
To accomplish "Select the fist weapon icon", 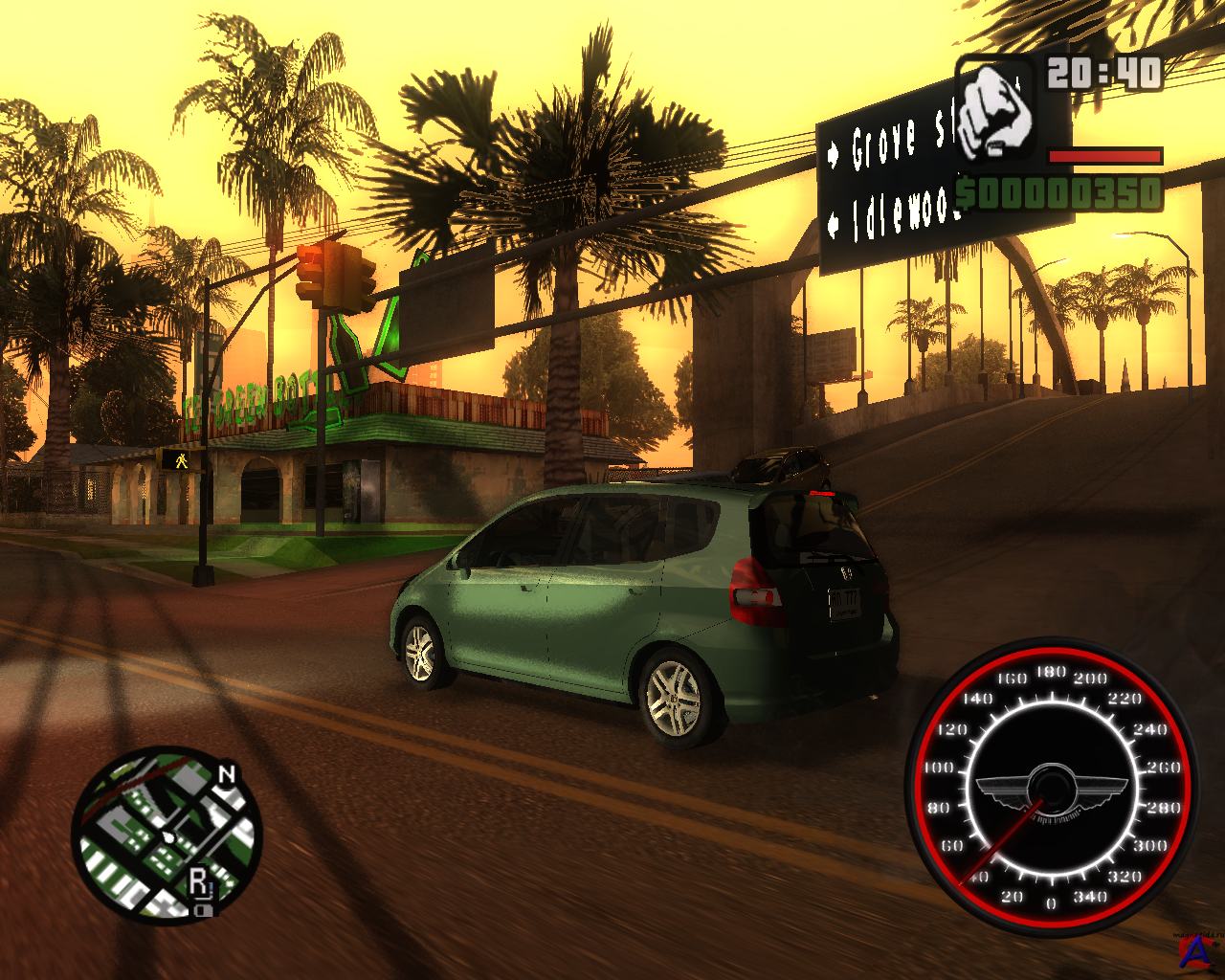I will 995,107.
